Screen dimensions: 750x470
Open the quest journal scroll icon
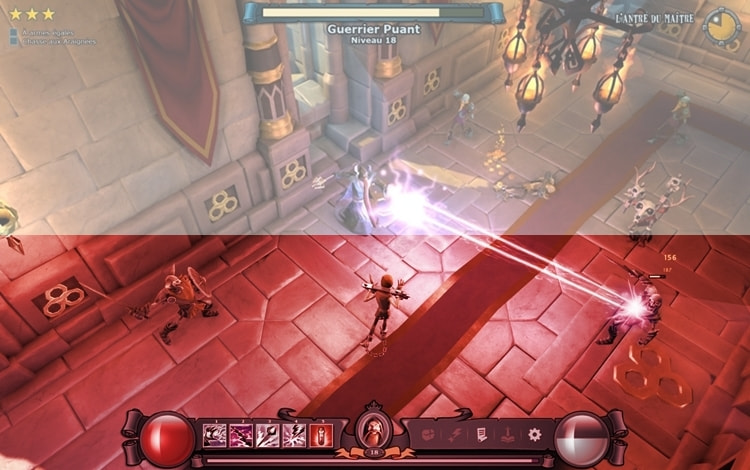pyautogui.click(x=481, y=435)
